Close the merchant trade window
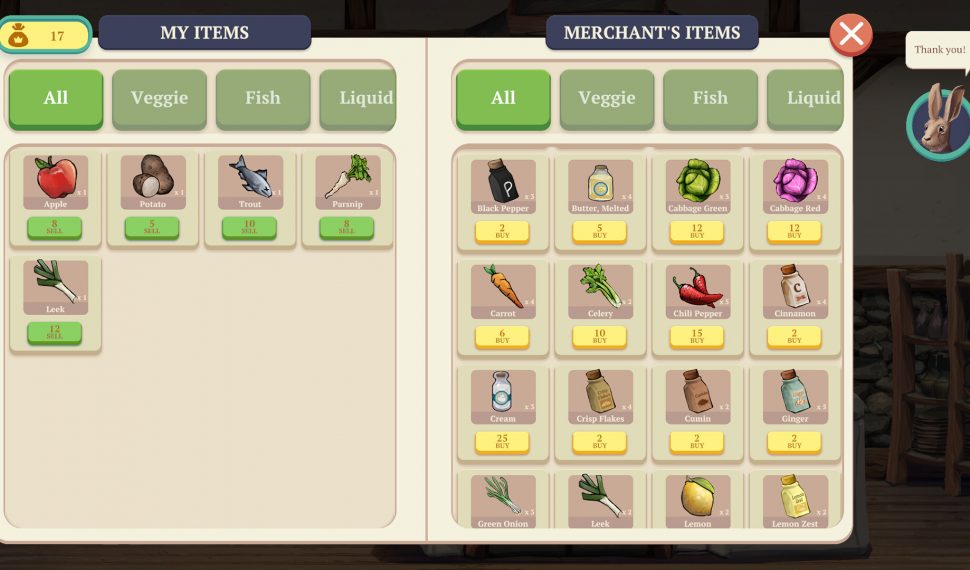 pyautogui.click(x=851, y=35)
